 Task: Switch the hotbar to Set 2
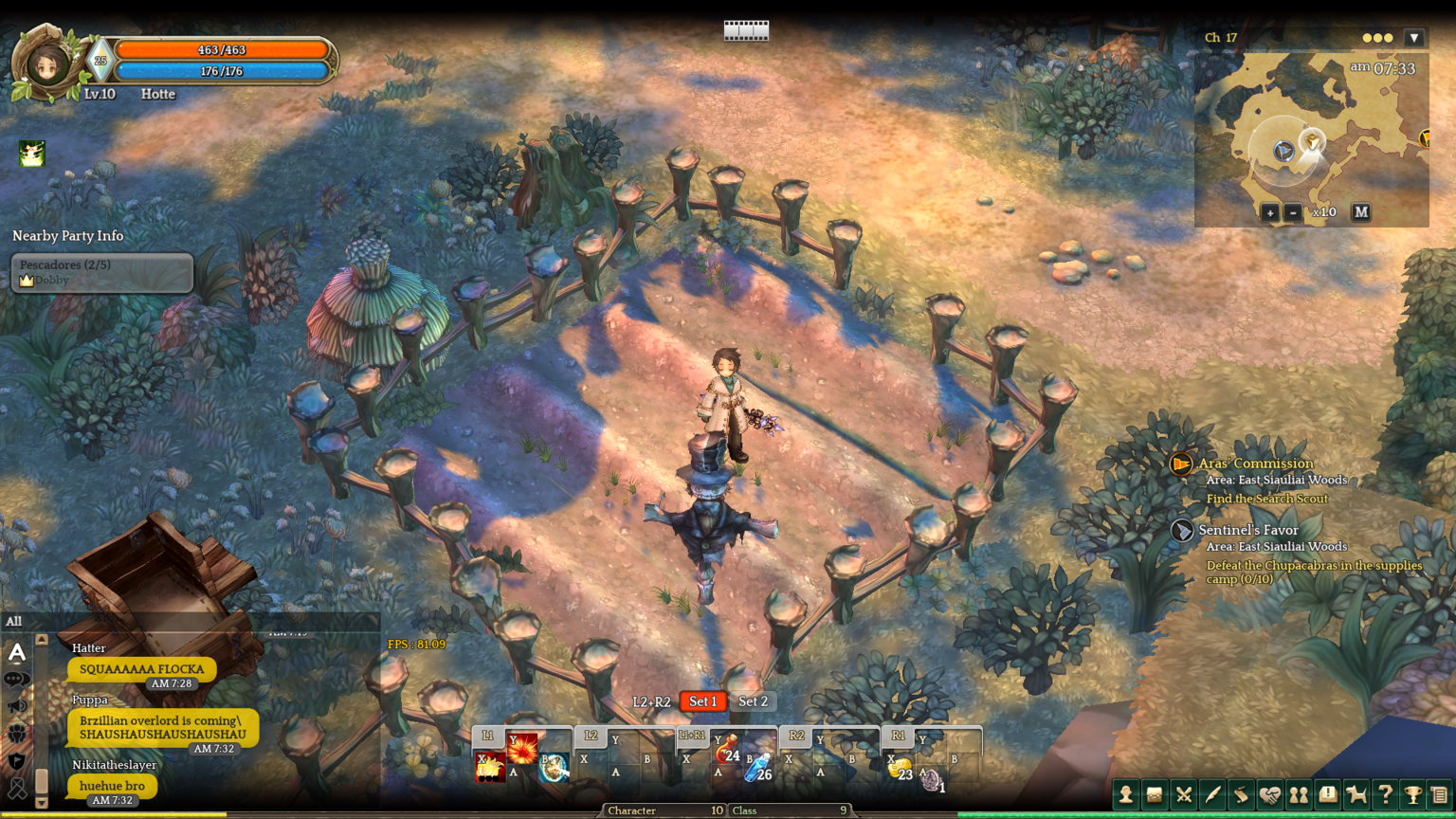click(x=753, y=701)
